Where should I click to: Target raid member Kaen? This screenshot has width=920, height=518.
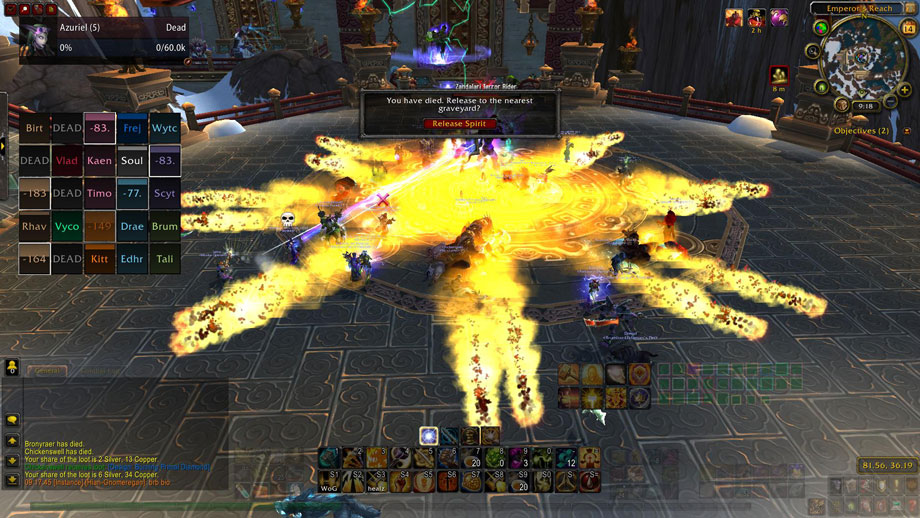click(x=99, y=160)
